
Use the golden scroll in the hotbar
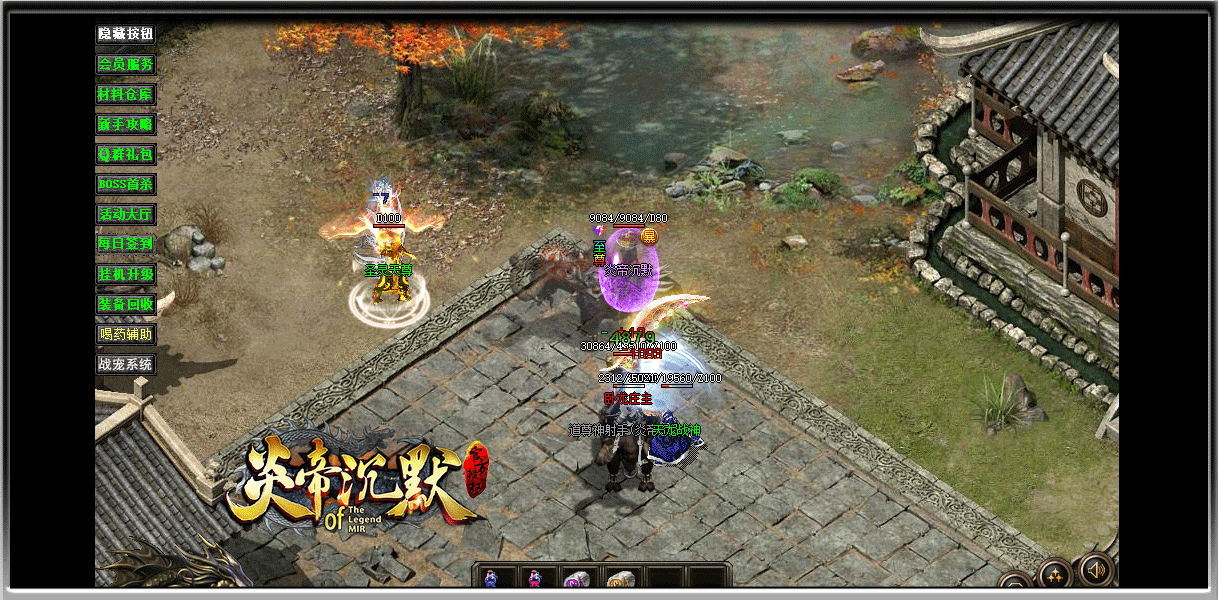tap(620, 578)
